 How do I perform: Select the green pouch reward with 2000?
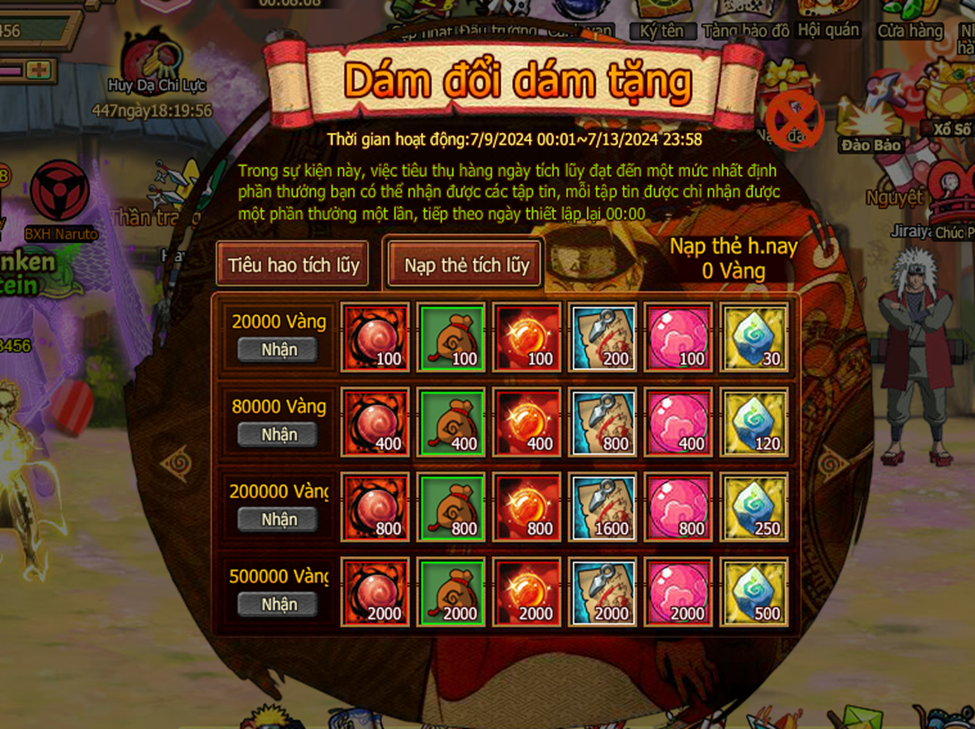(x=451, y=593)
